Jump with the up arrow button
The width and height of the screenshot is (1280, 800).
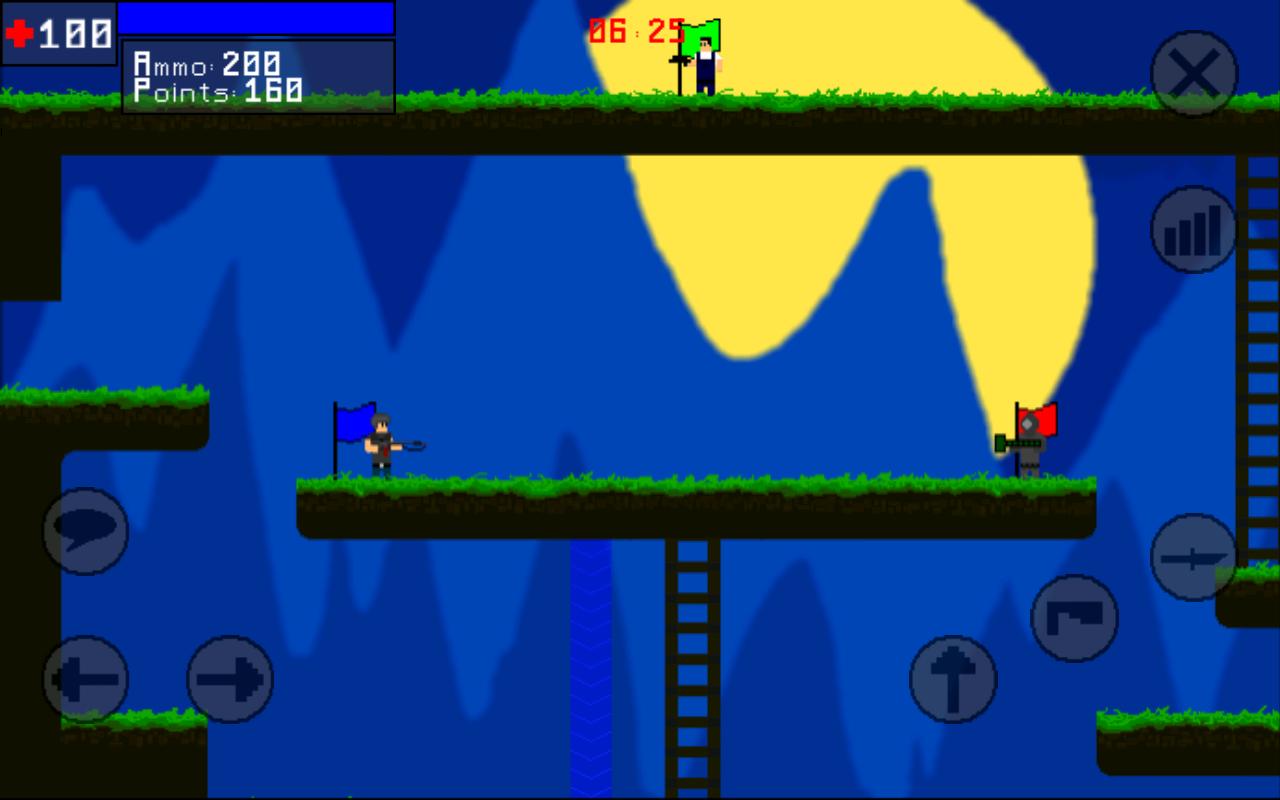tap(953, 679)
